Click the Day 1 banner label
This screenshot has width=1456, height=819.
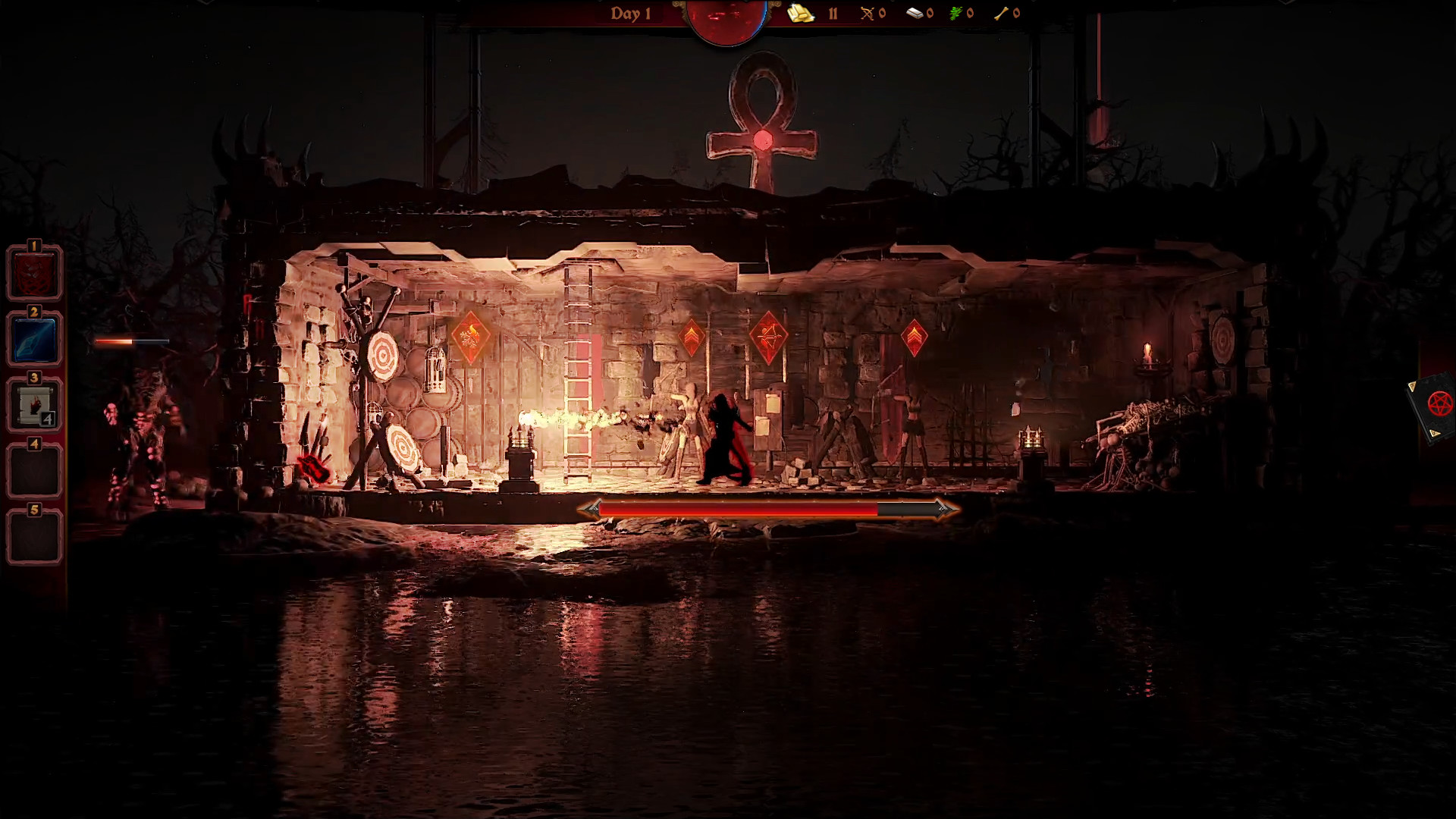point(632,13)
